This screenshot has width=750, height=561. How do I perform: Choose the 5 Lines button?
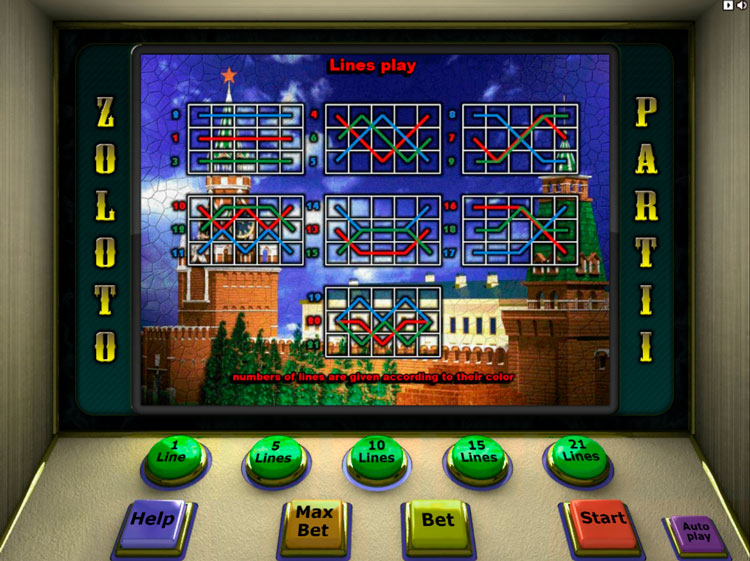[275, 458]
